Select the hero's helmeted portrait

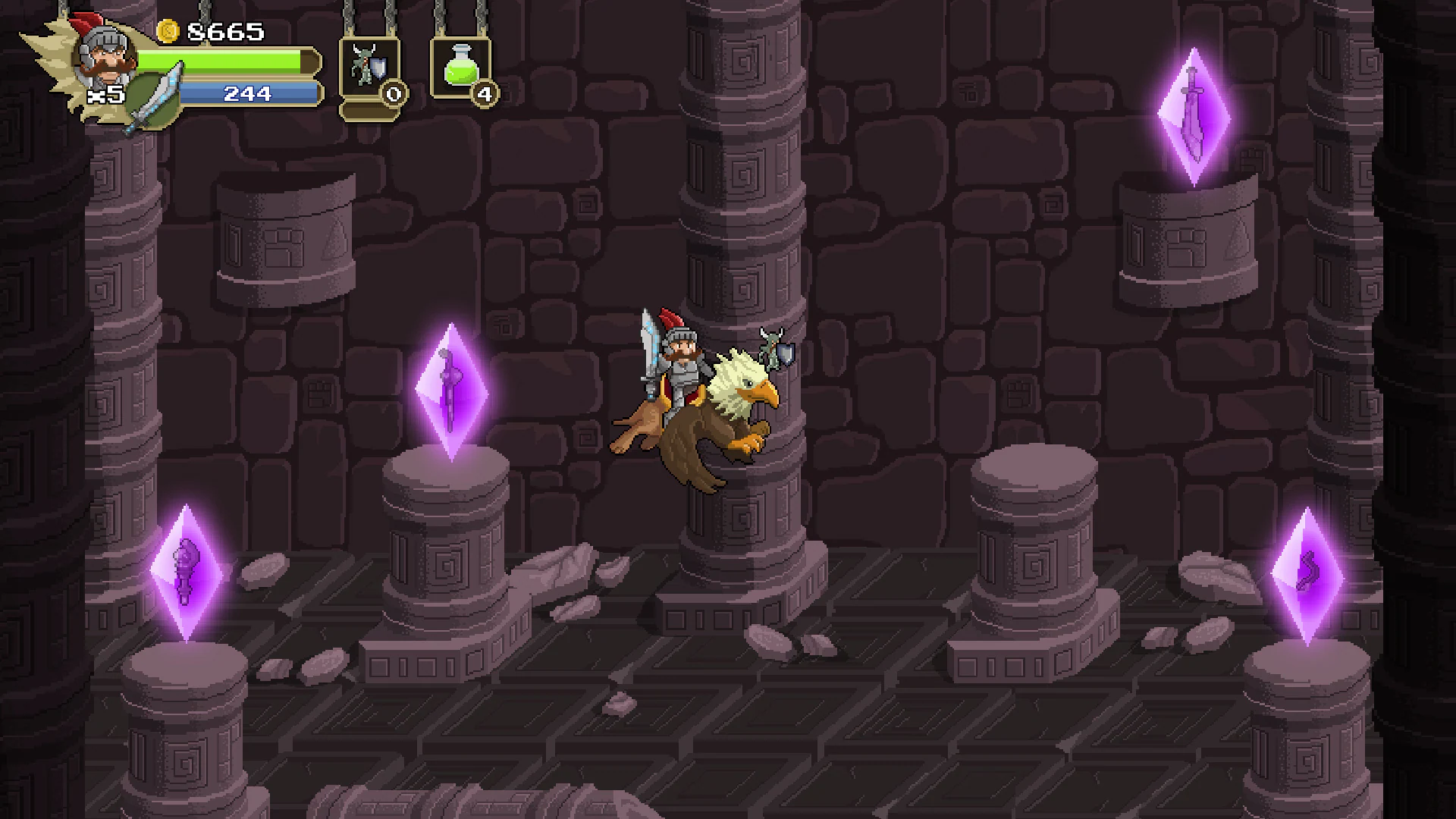pyautogui.click(x=105, y=59)
